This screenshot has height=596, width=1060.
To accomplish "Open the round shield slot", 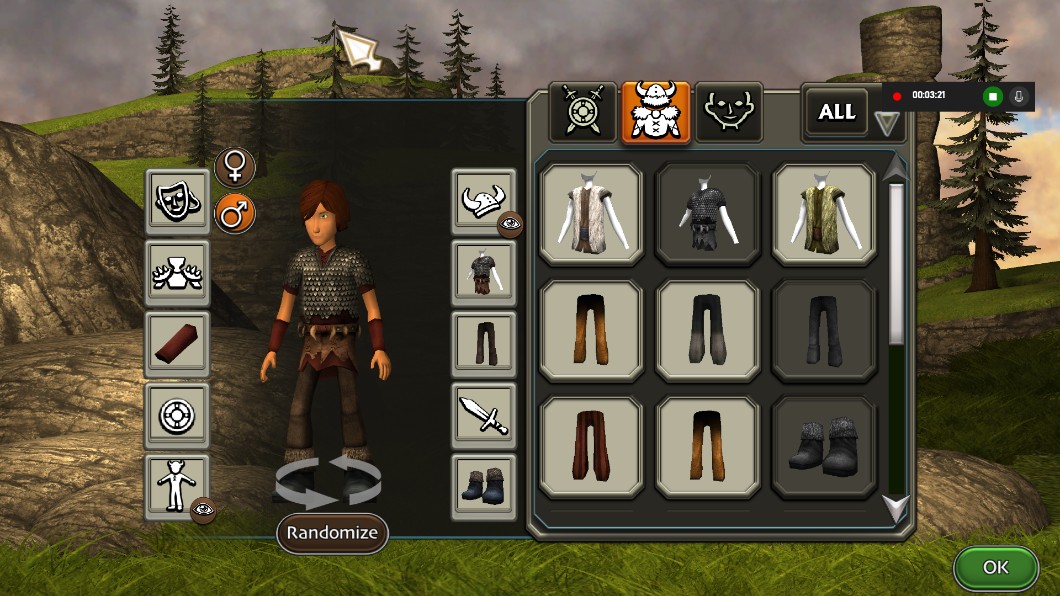I will click(177, 415).
